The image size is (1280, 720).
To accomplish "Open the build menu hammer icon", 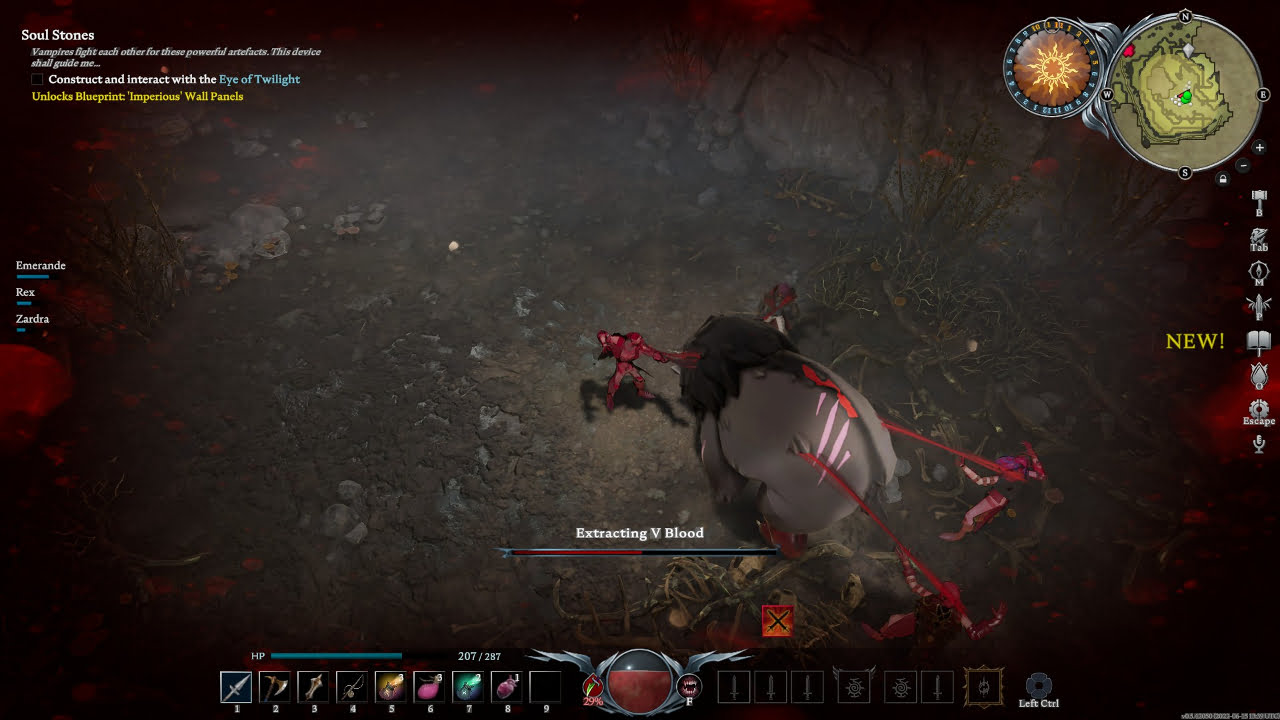I will pyautogui.click(x=1259, y=200).
